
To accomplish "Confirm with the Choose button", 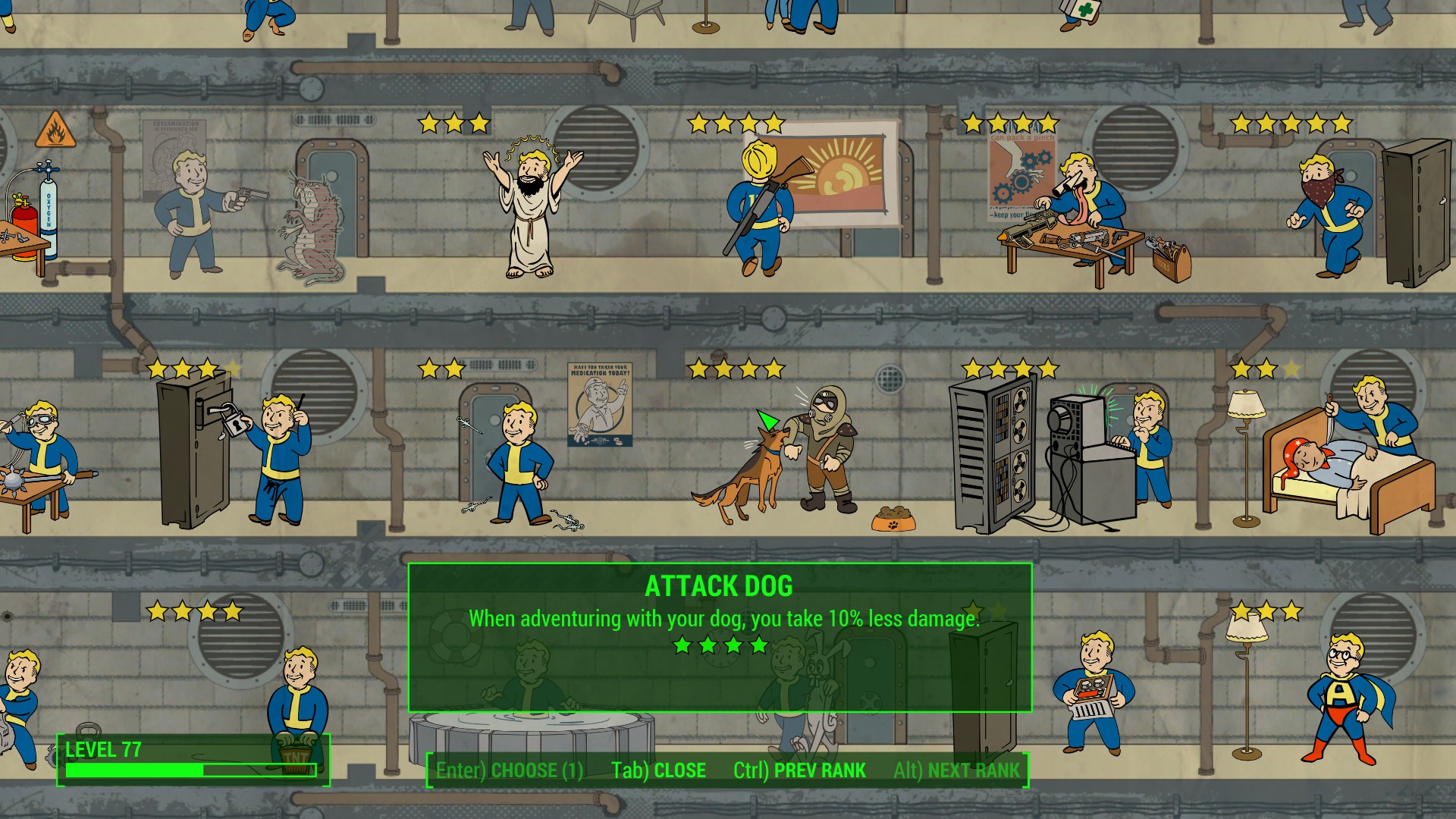I will [510, 770].
